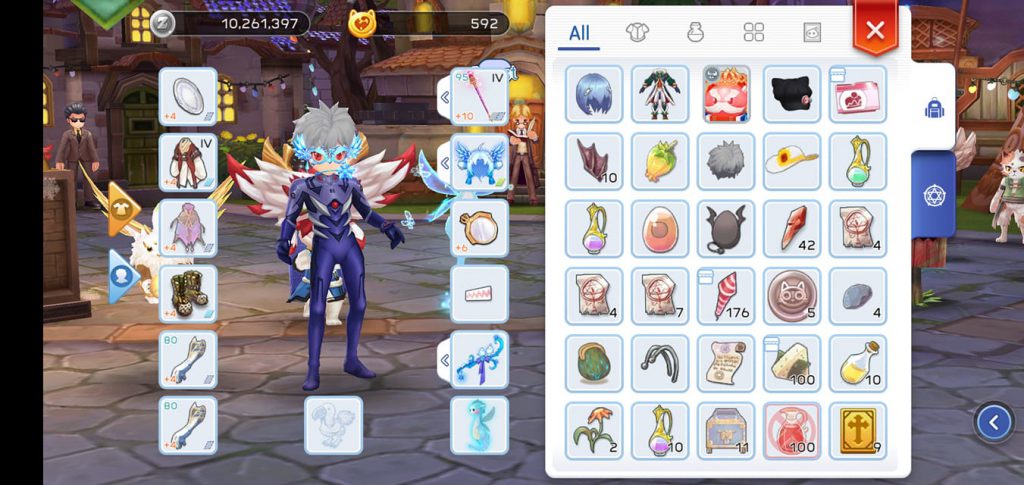Viewport: 1024px width, 485px height.
Task: Select the blue hair item slot
Action: (x=594, y=95)
